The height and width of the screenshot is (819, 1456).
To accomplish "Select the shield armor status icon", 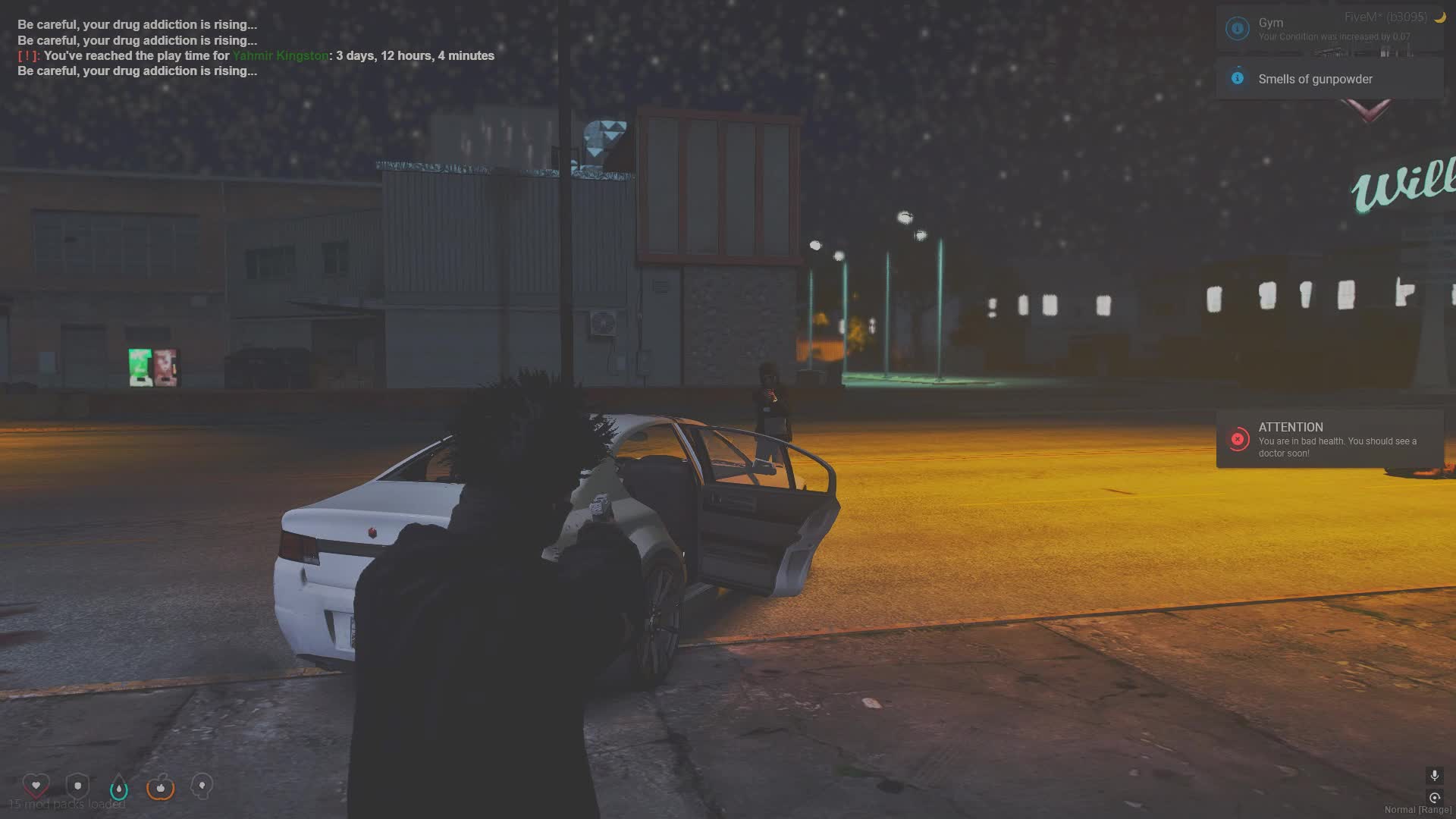I will [x=77, y=786].
